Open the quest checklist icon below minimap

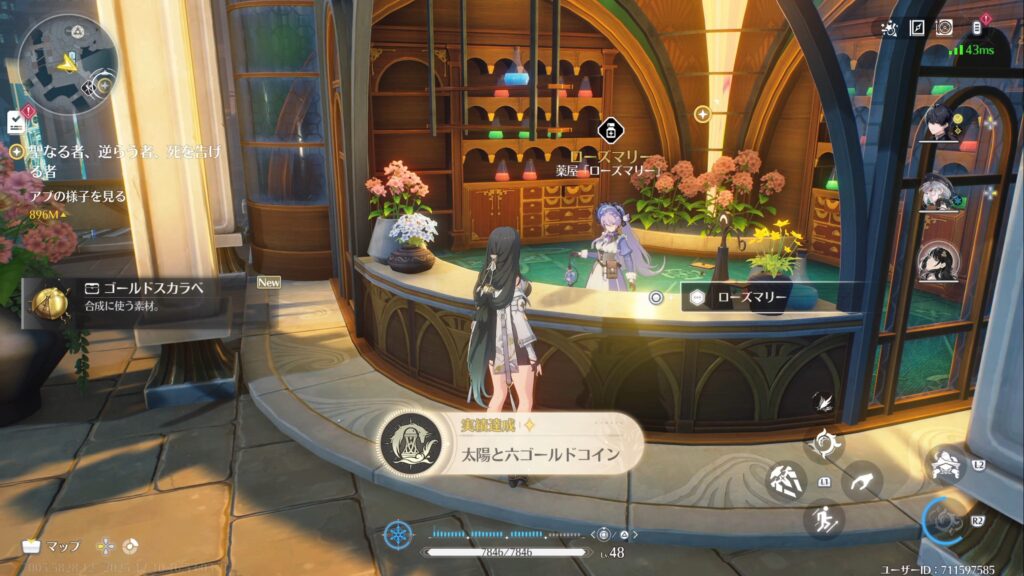pos(15,122)
